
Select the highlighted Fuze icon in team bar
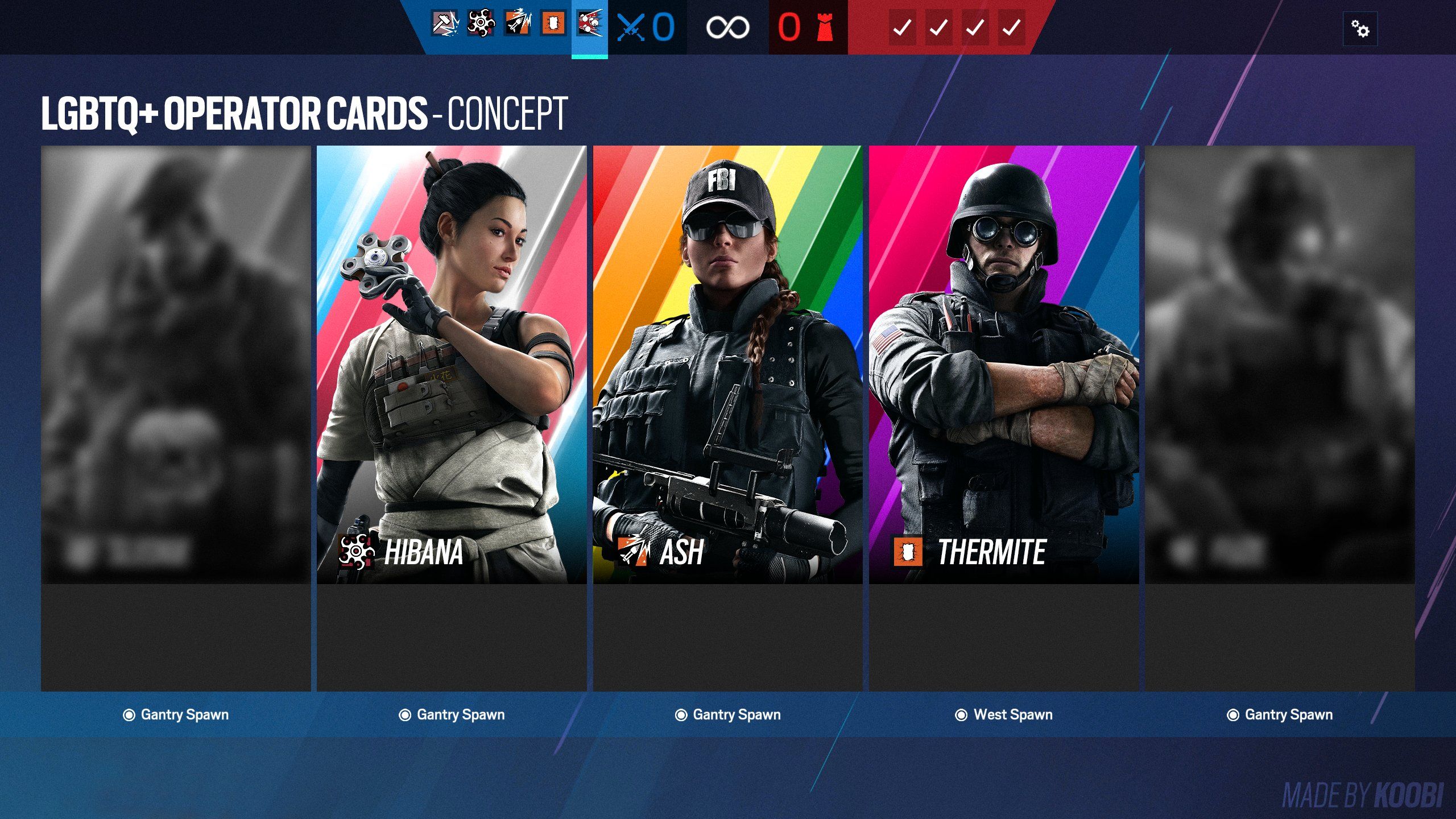pos(590,24)
